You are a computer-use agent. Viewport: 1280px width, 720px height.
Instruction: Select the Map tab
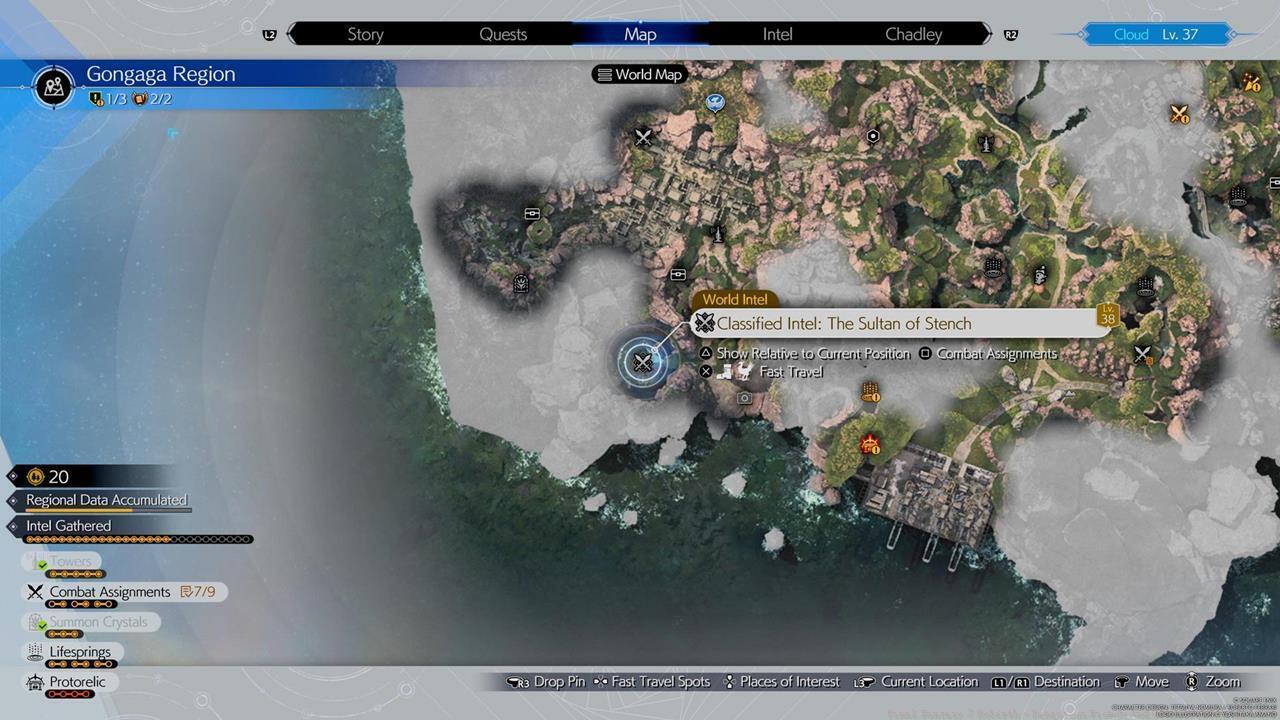point(640,34)
